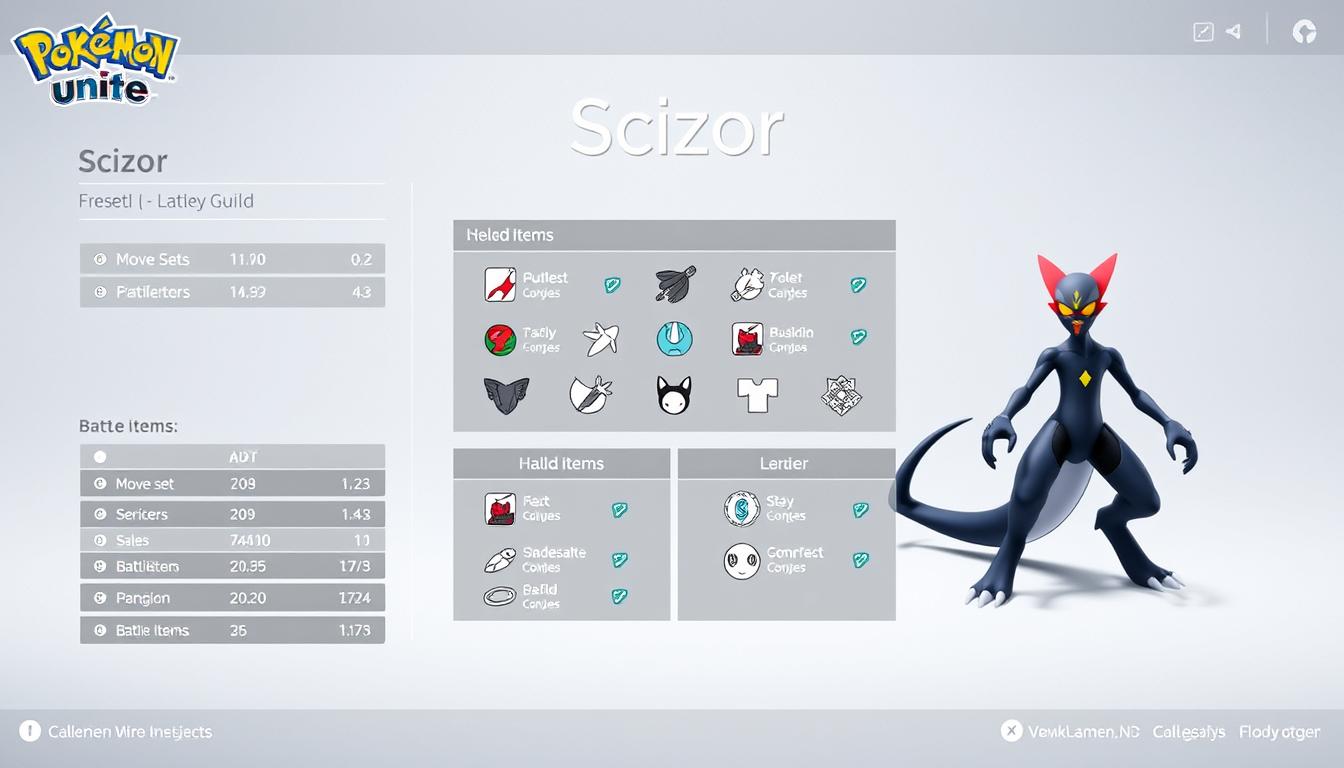Click the highlighted Sales stat bar

pyautogui.click(x=232, y=540)
